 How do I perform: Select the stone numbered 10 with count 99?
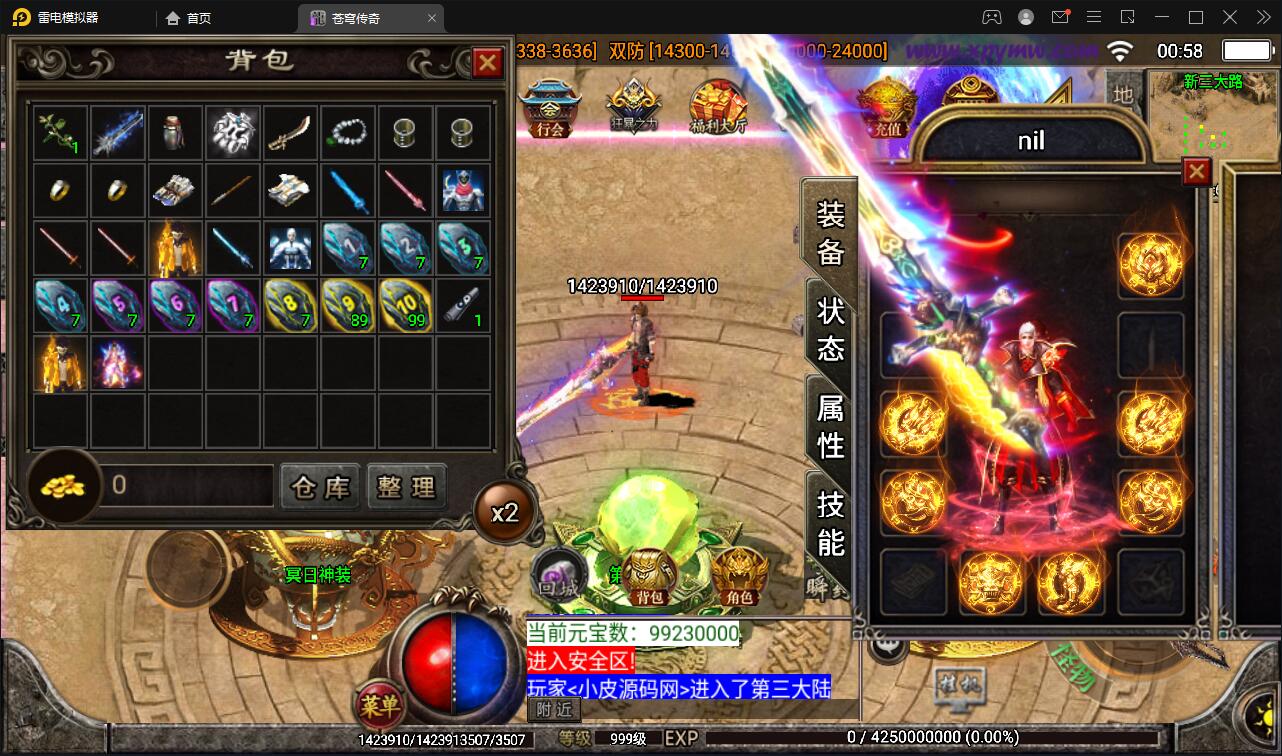point(406,305)
